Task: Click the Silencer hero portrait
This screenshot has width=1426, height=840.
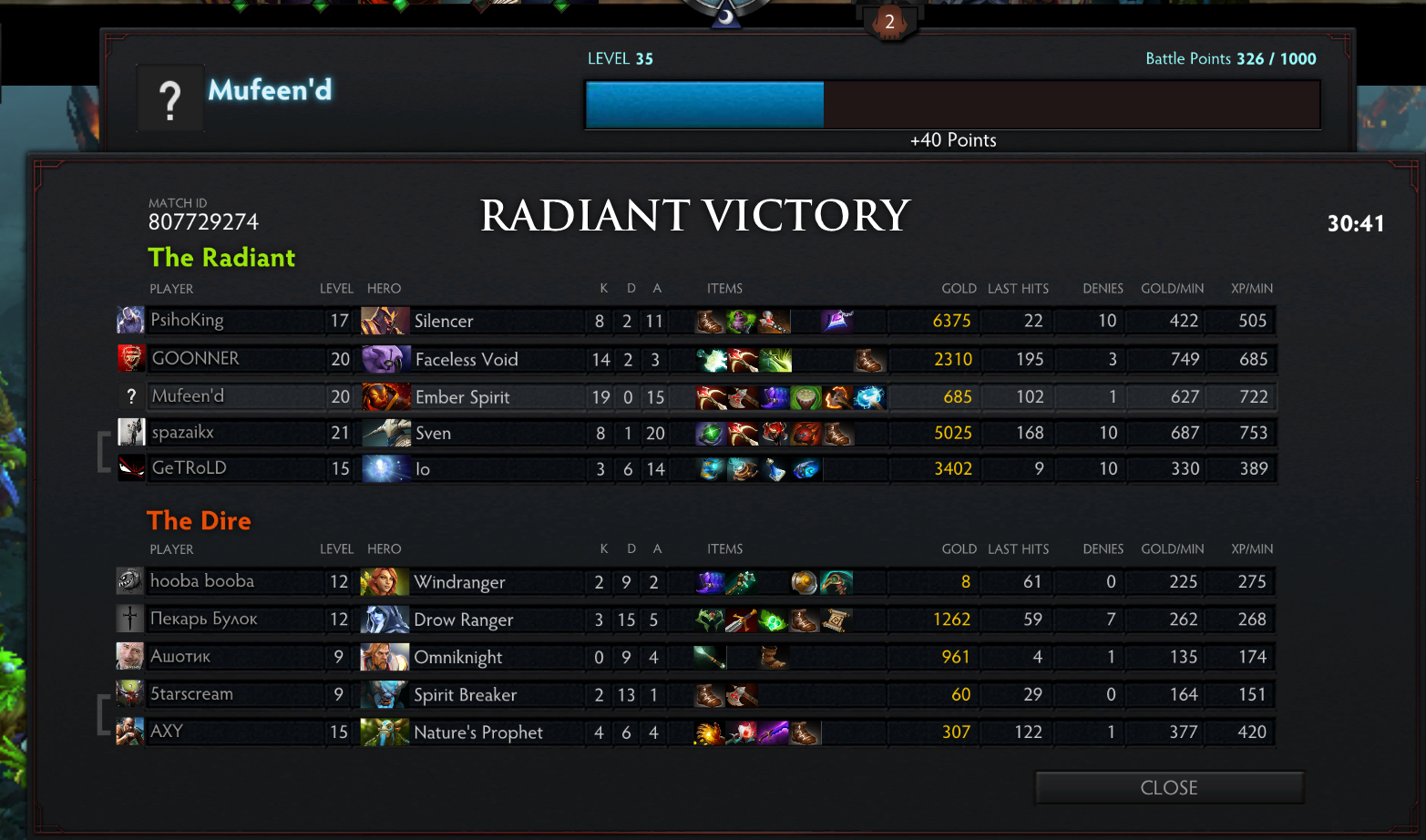Action: click(x=385, y=321)
